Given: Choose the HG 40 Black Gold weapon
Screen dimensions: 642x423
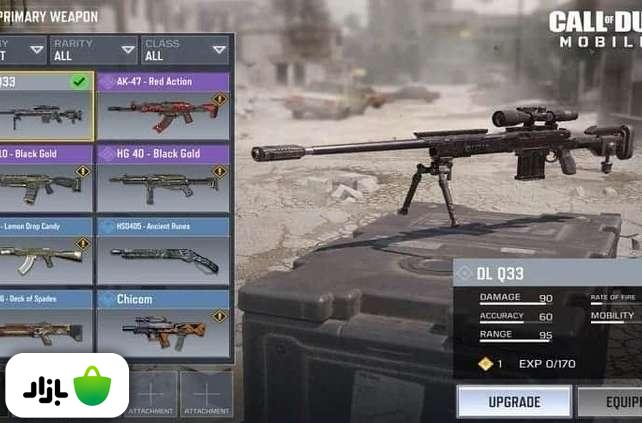Looking at the screenshot, I should point(164,178).
